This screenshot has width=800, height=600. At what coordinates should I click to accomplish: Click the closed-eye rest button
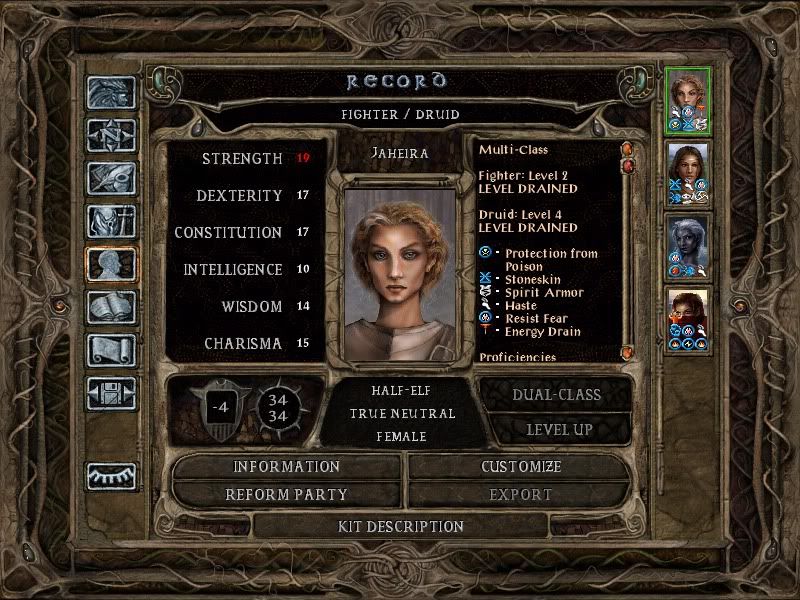coord(111,477)
